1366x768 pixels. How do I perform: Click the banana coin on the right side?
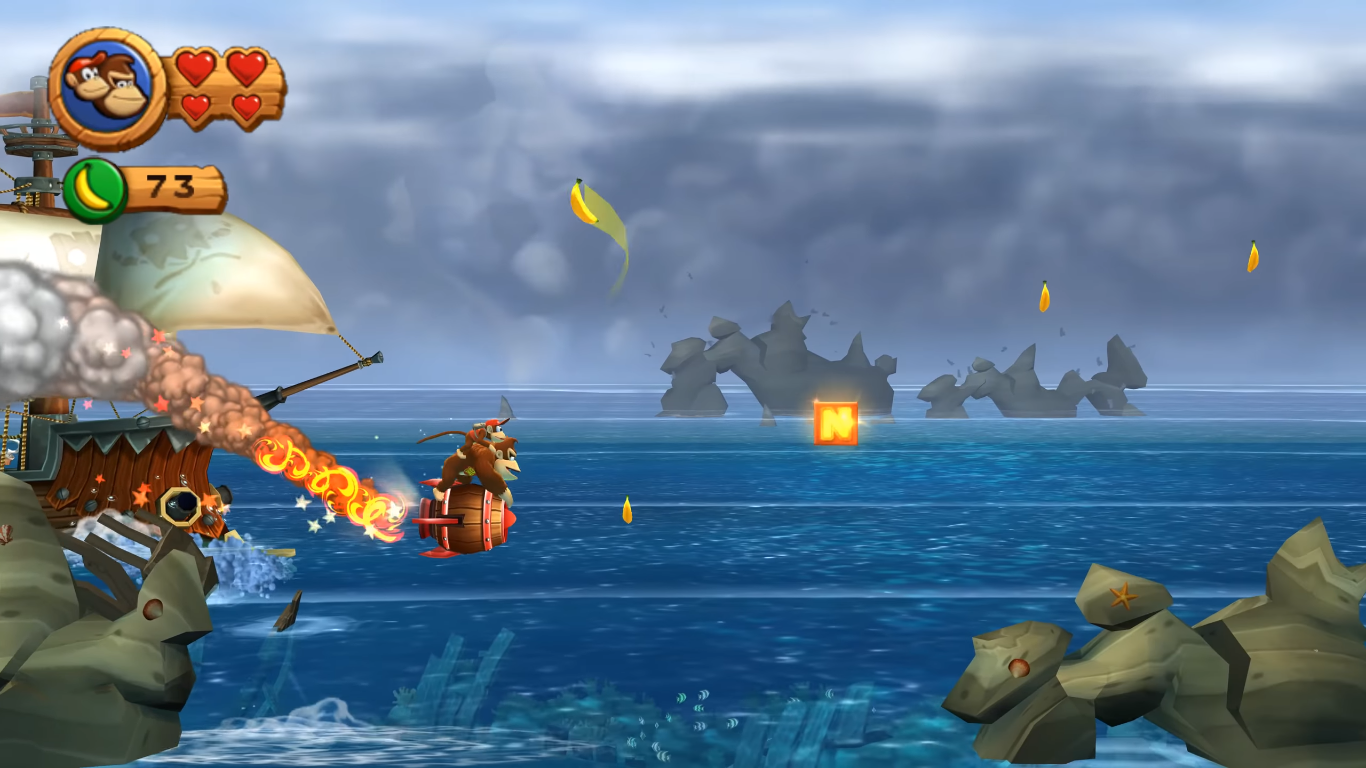(x=1044, y=296)
